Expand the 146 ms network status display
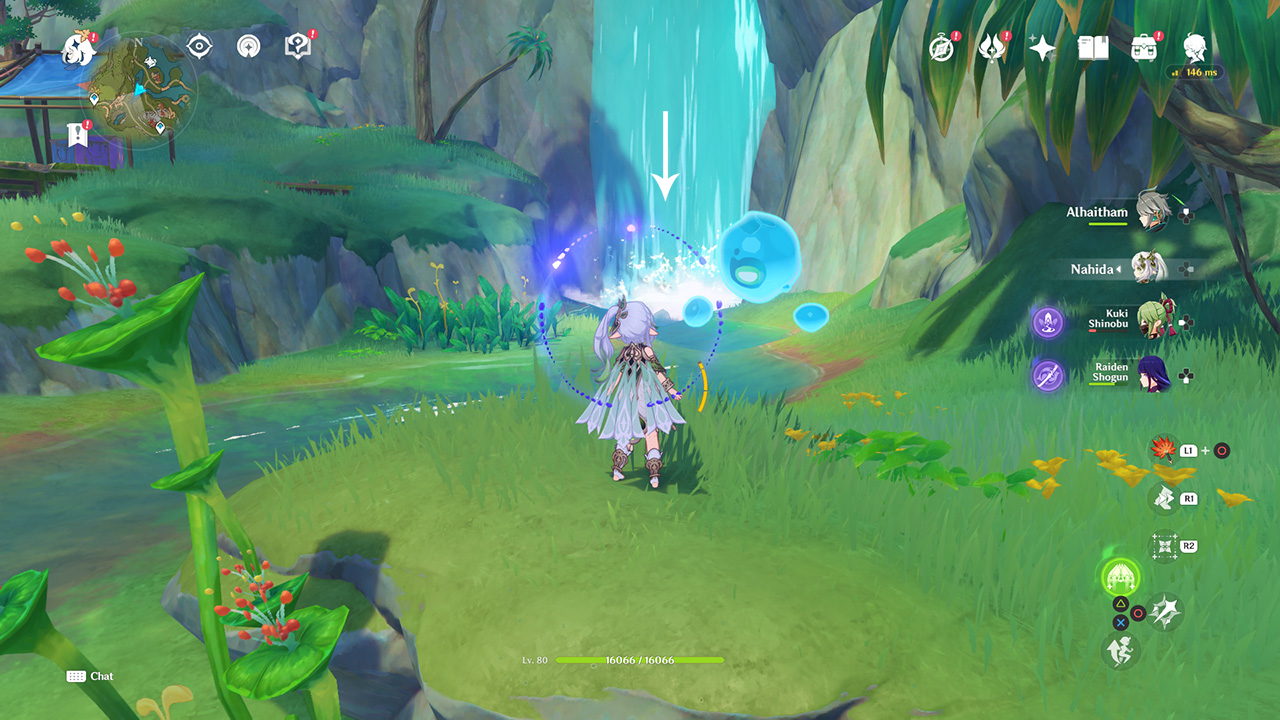Viewport: 1280px width, 720px height. 1195,72
